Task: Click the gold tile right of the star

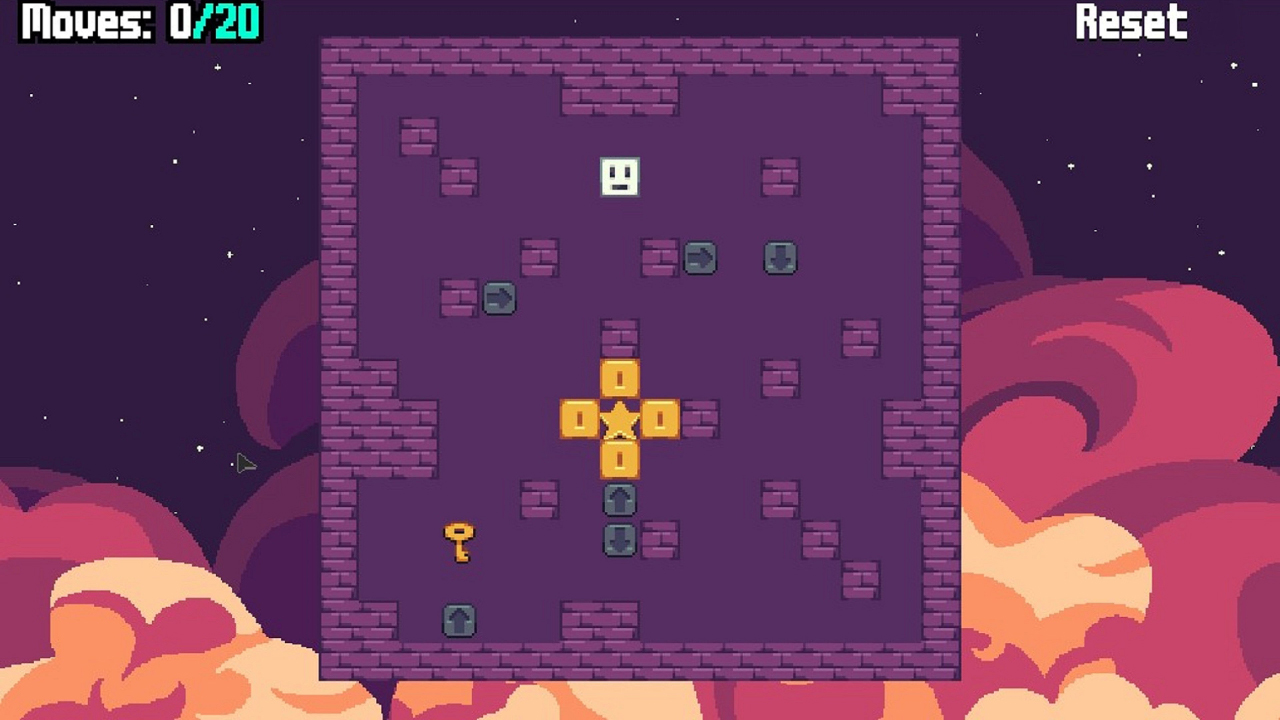Action: click(x=659, y=421)
